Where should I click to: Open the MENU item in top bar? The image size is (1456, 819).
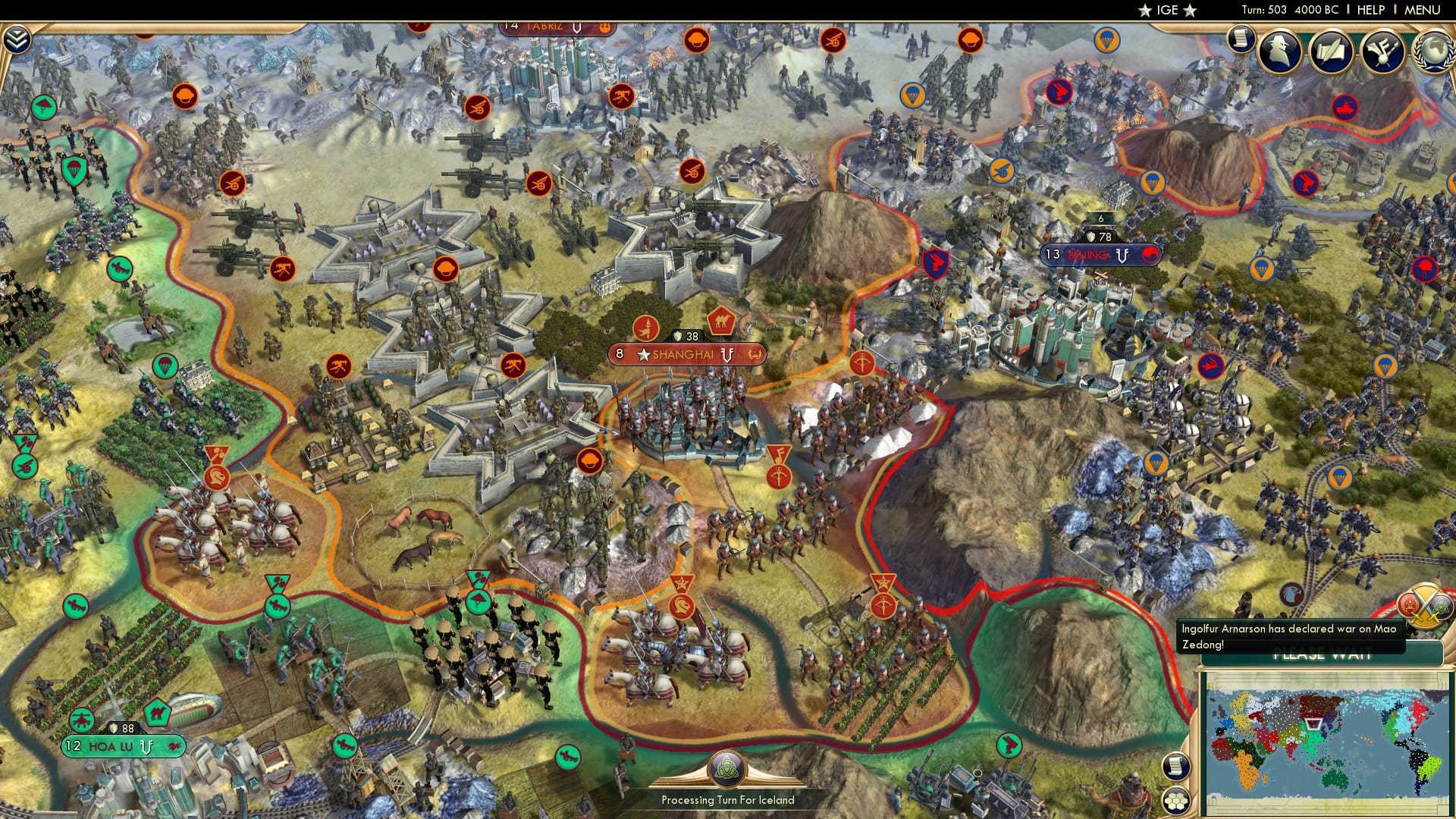pyautogui.click(x=1422, y=10)
